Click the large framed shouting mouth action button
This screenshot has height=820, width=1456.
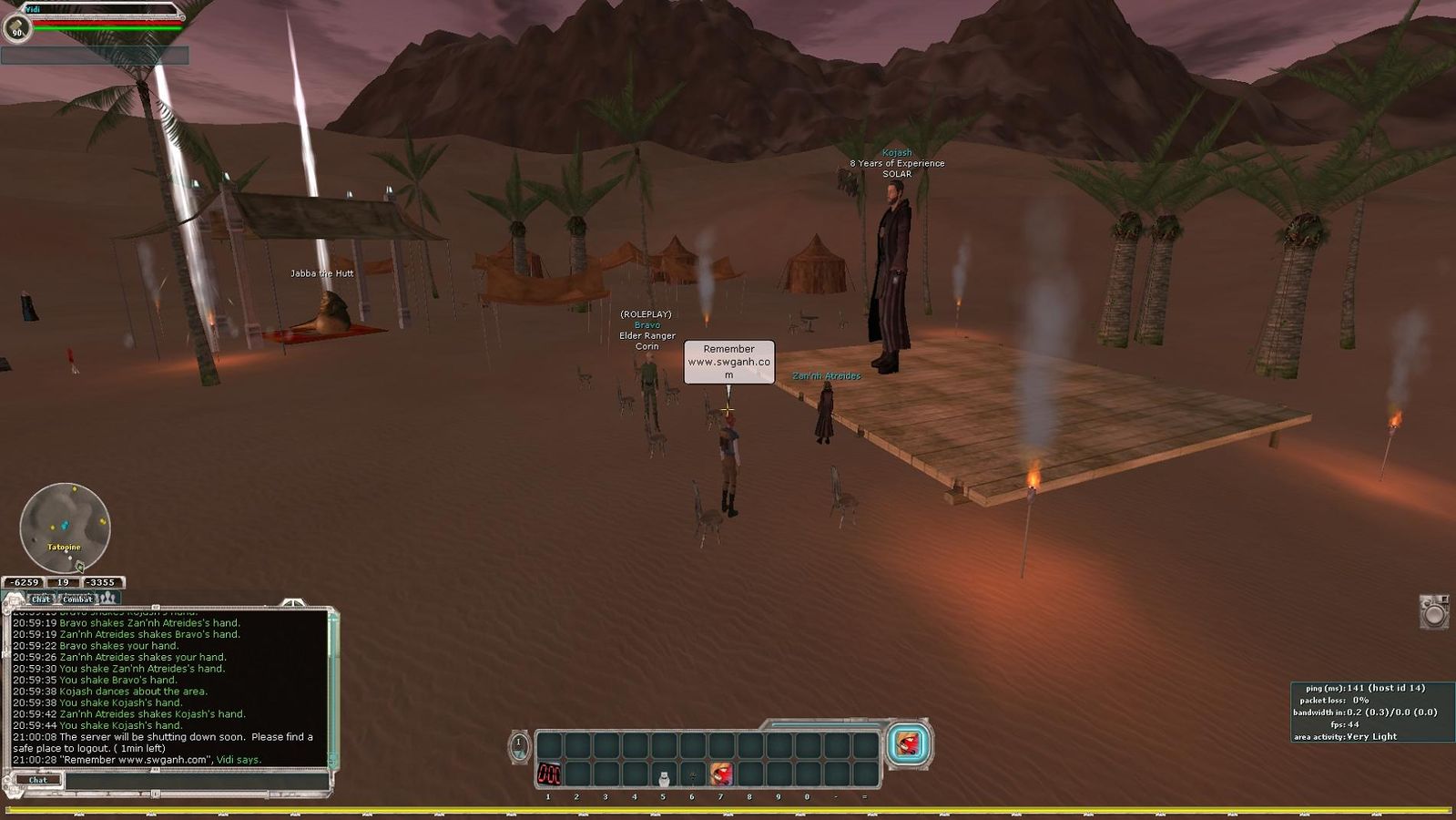(x=908, y=744)
